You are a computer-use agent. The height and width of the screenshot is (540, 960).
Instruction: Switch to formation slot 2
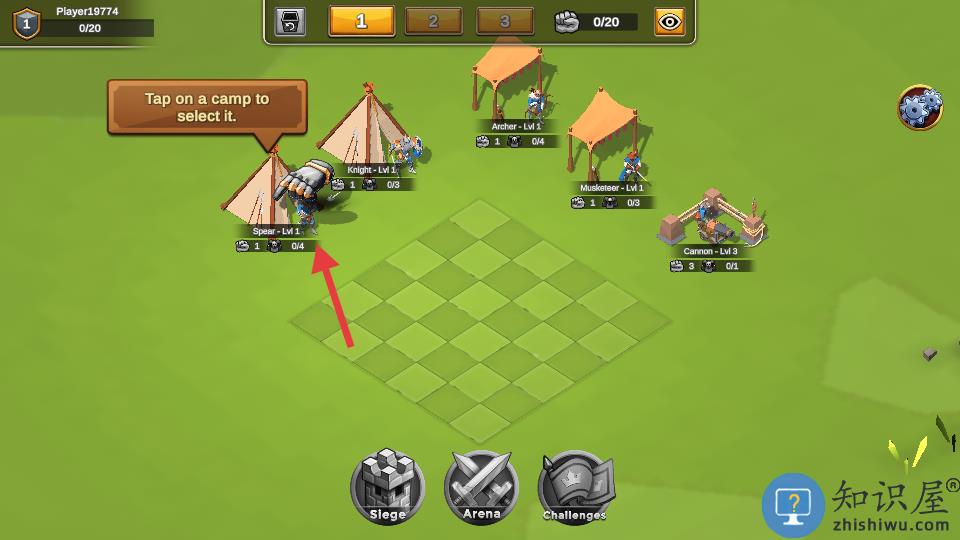[433, 21]
